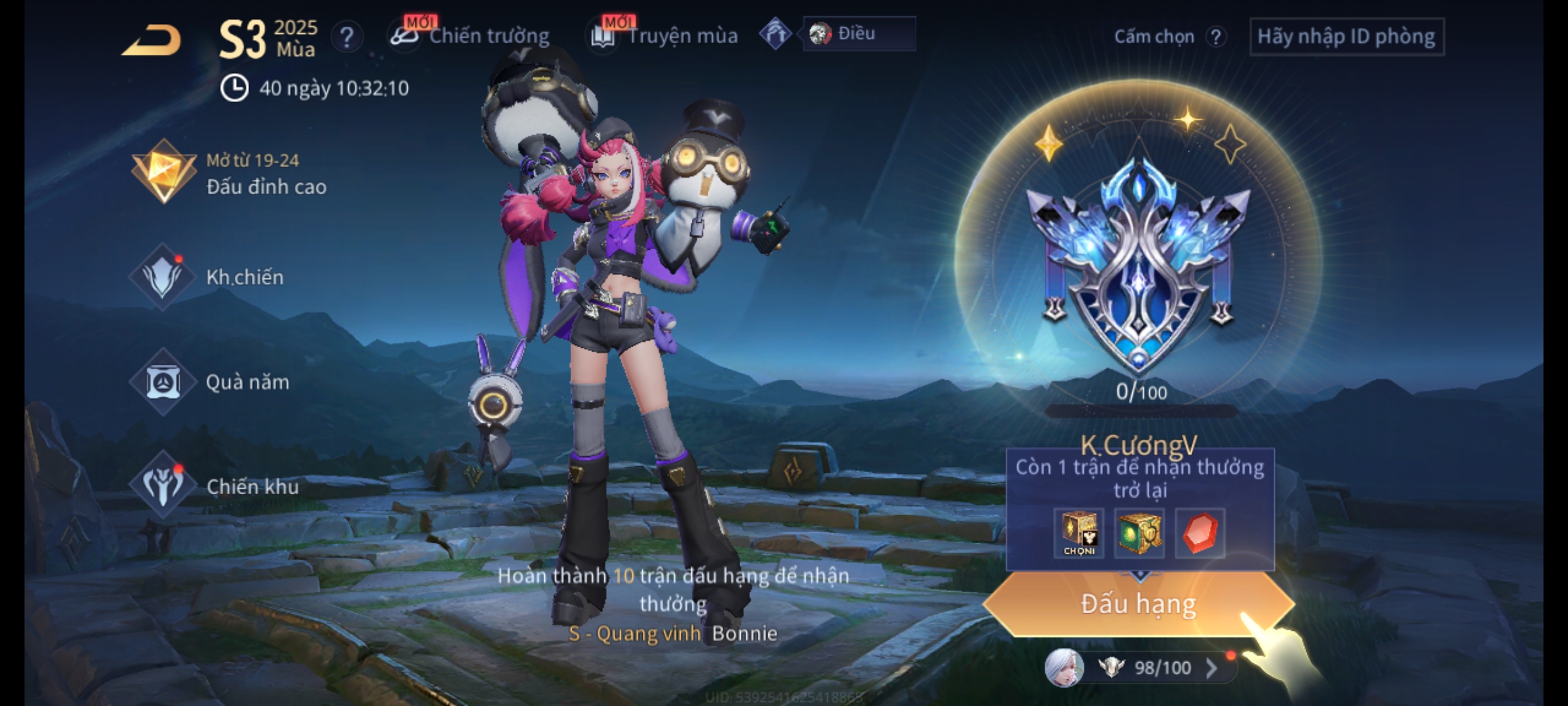The image size is (1568, 706).
Task: Inspect the green gem chest reward
Action: pyautogui.click(x=1139, y=533)
